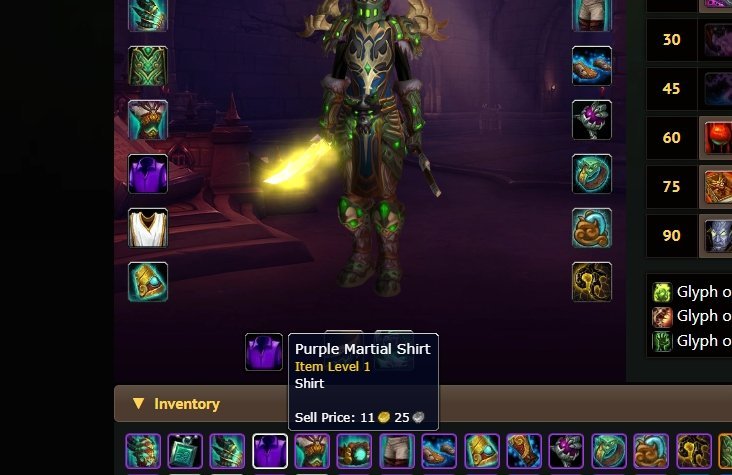Collapse the Inventory section header
Viewport: 732px width, 475px height.
tap(139, 404)
